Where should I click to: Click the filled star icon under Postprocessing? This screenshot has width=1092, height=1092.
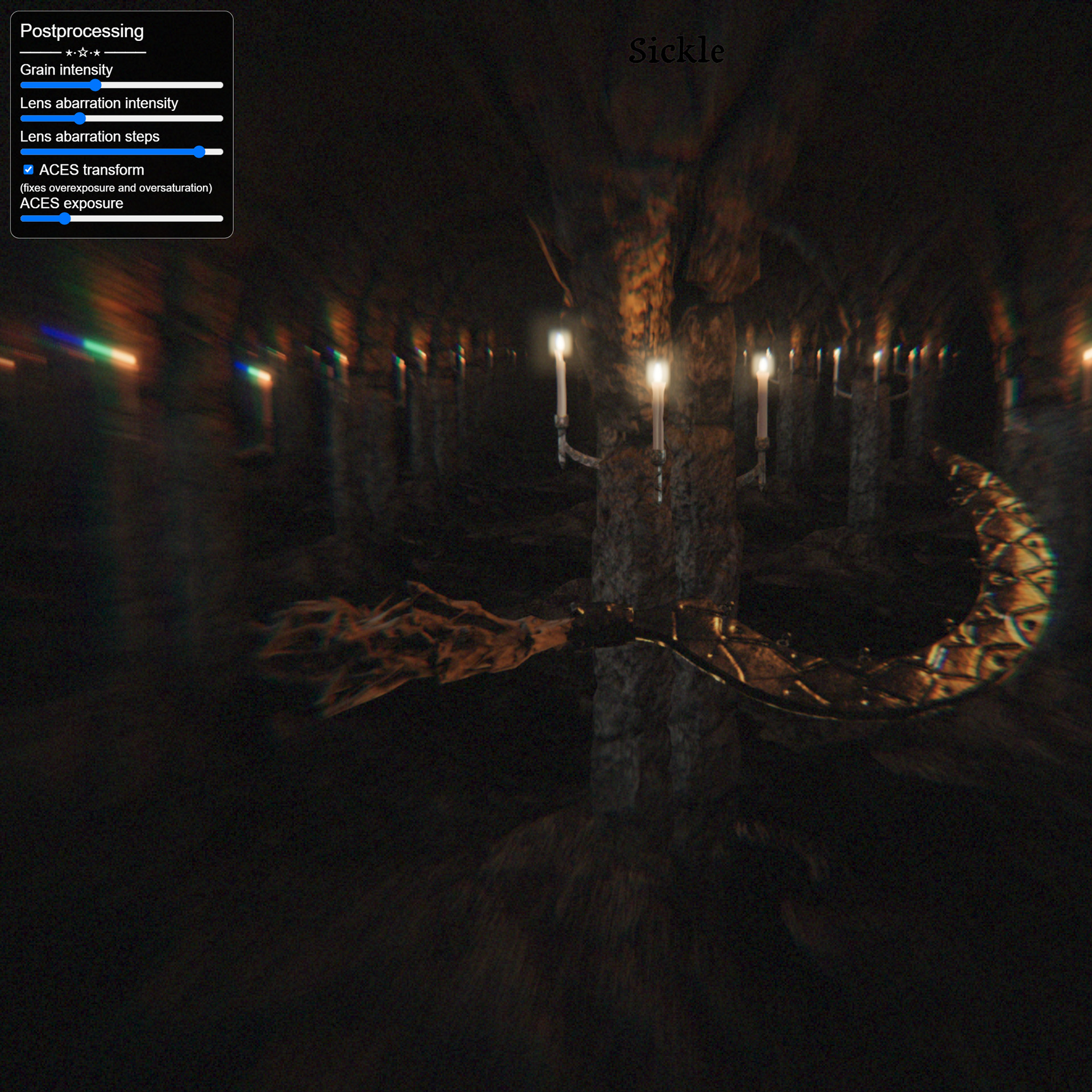click(68, 53)
